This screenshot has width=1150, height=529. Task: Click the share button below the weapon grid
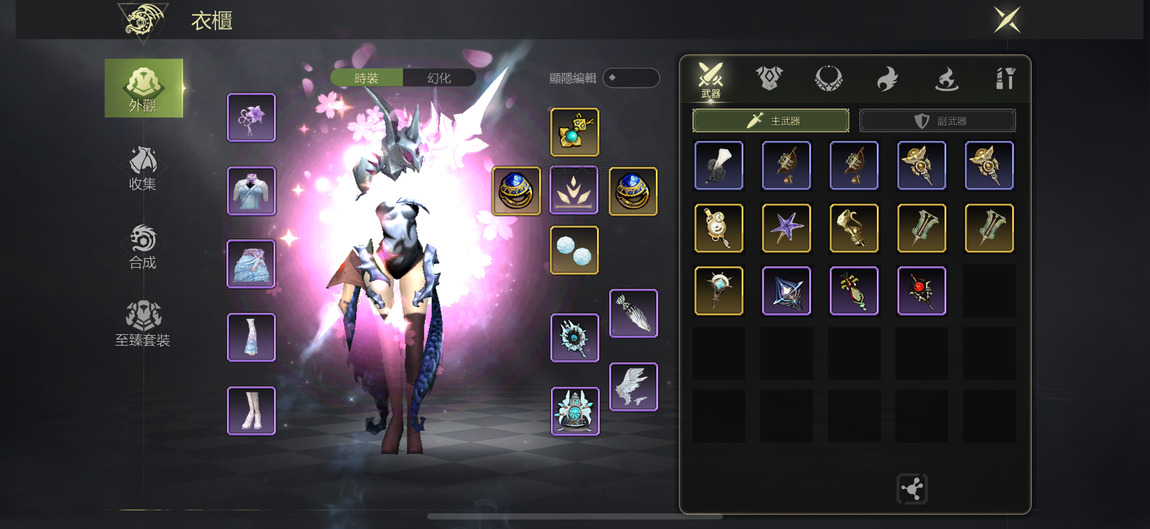pyautogui.click(x=912, y=489)
